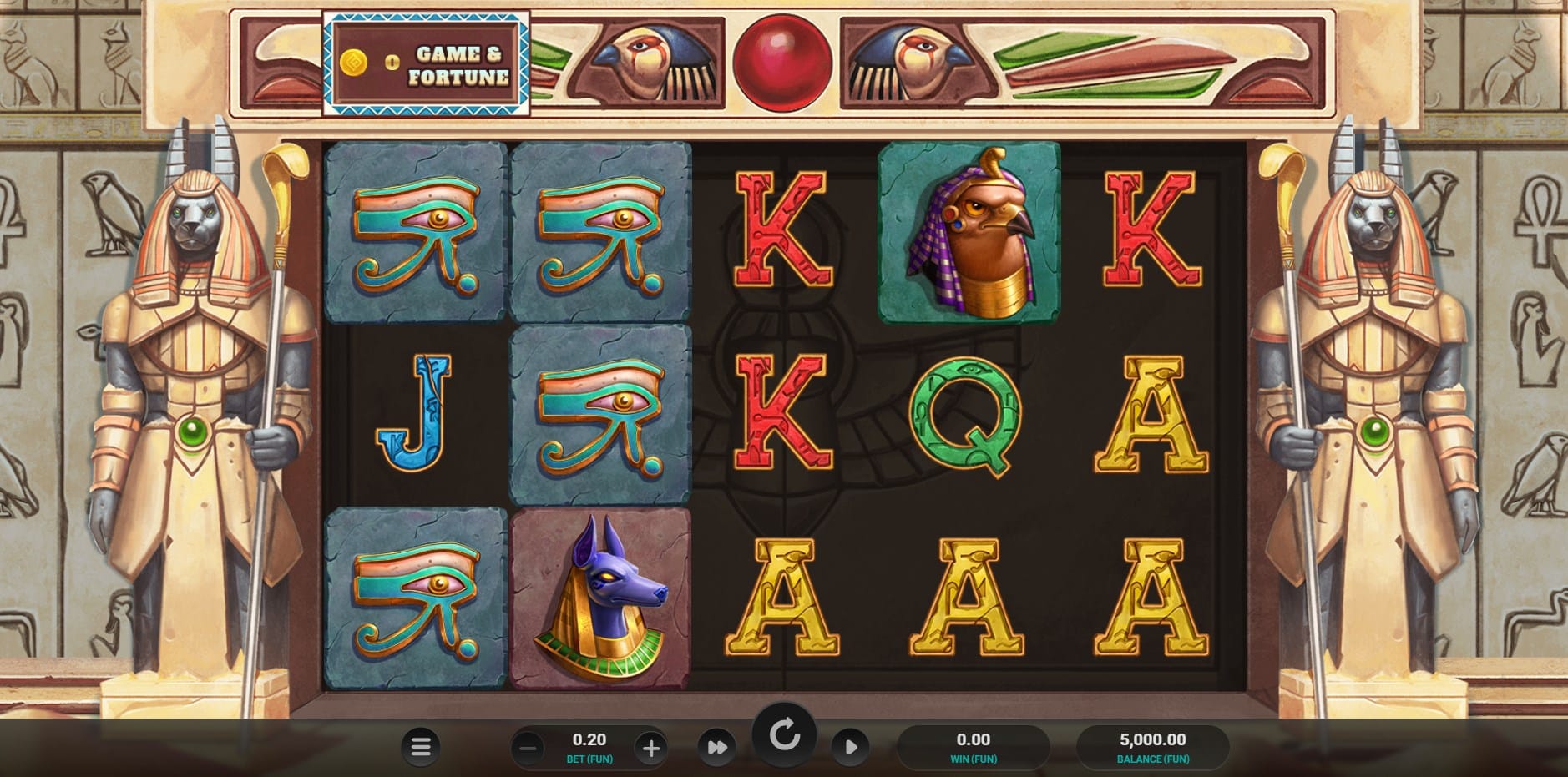Open the hamburger menu

pos(421,747)
